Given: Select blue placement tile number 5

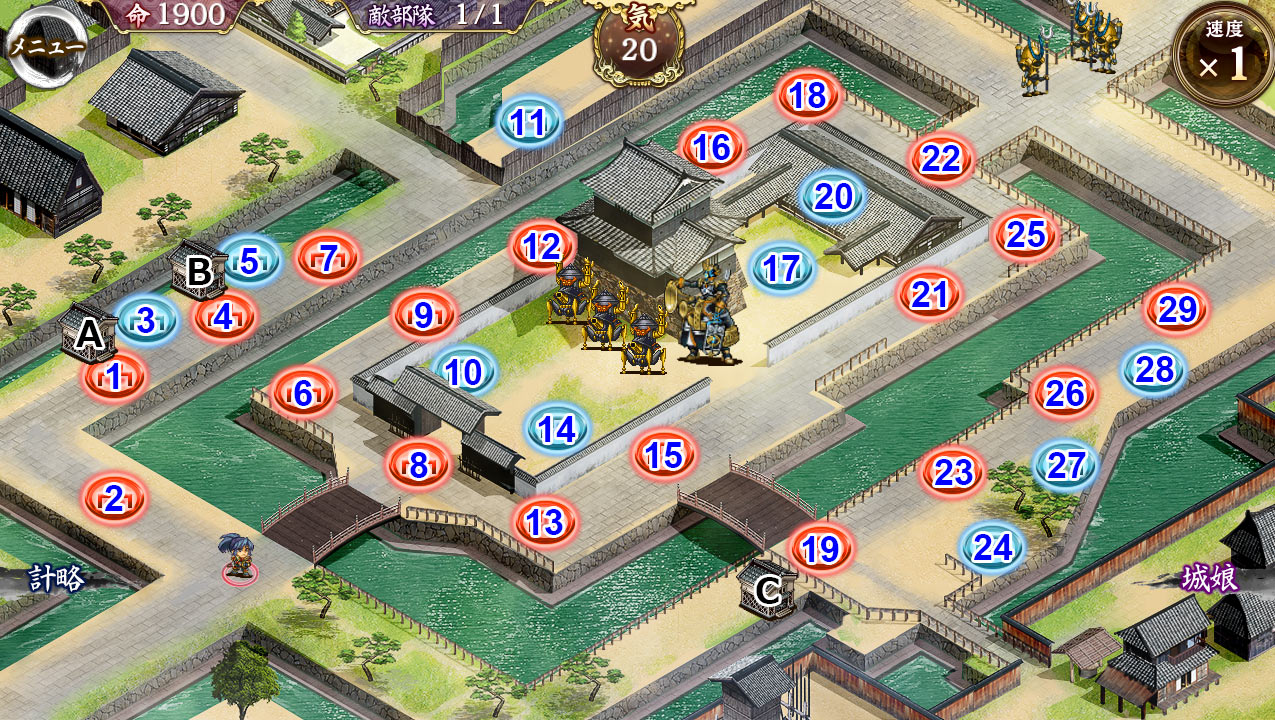Looking at the screenshot, I should 249,261.
